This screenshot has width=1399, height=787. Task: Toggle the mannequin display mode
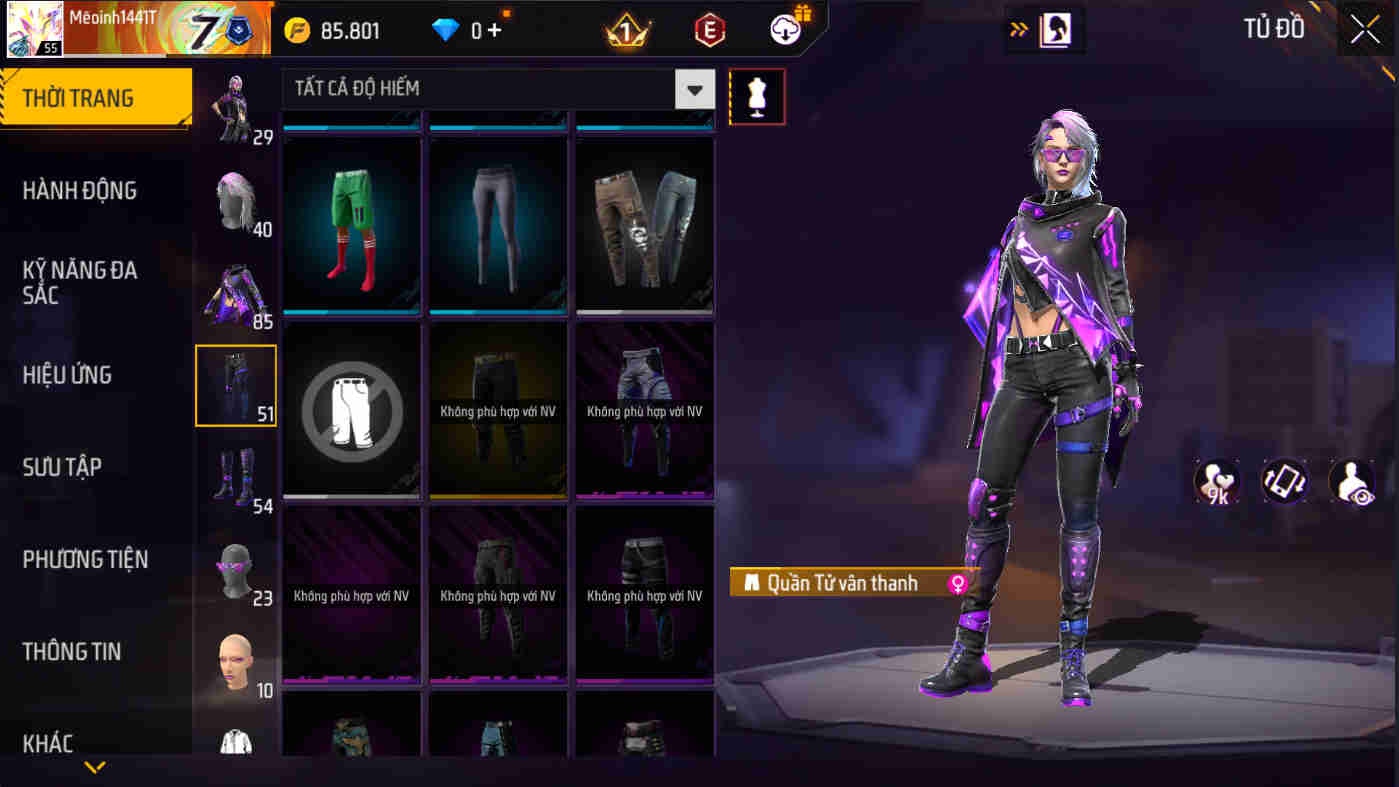pos(756,97)
